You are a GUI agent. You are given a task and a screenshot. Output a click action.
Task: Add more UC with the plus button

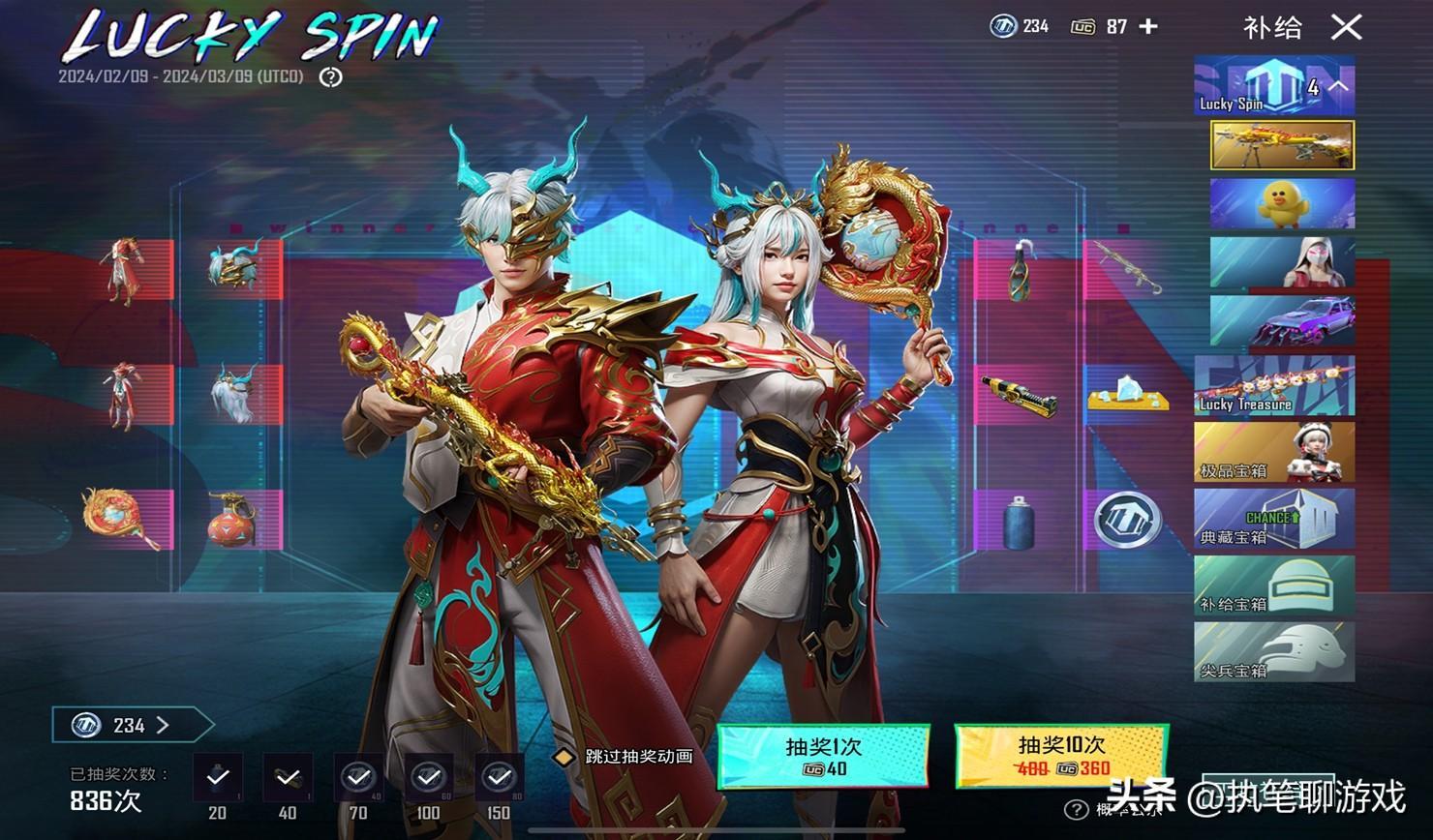pyautogui.click(x=1148, y=27)
